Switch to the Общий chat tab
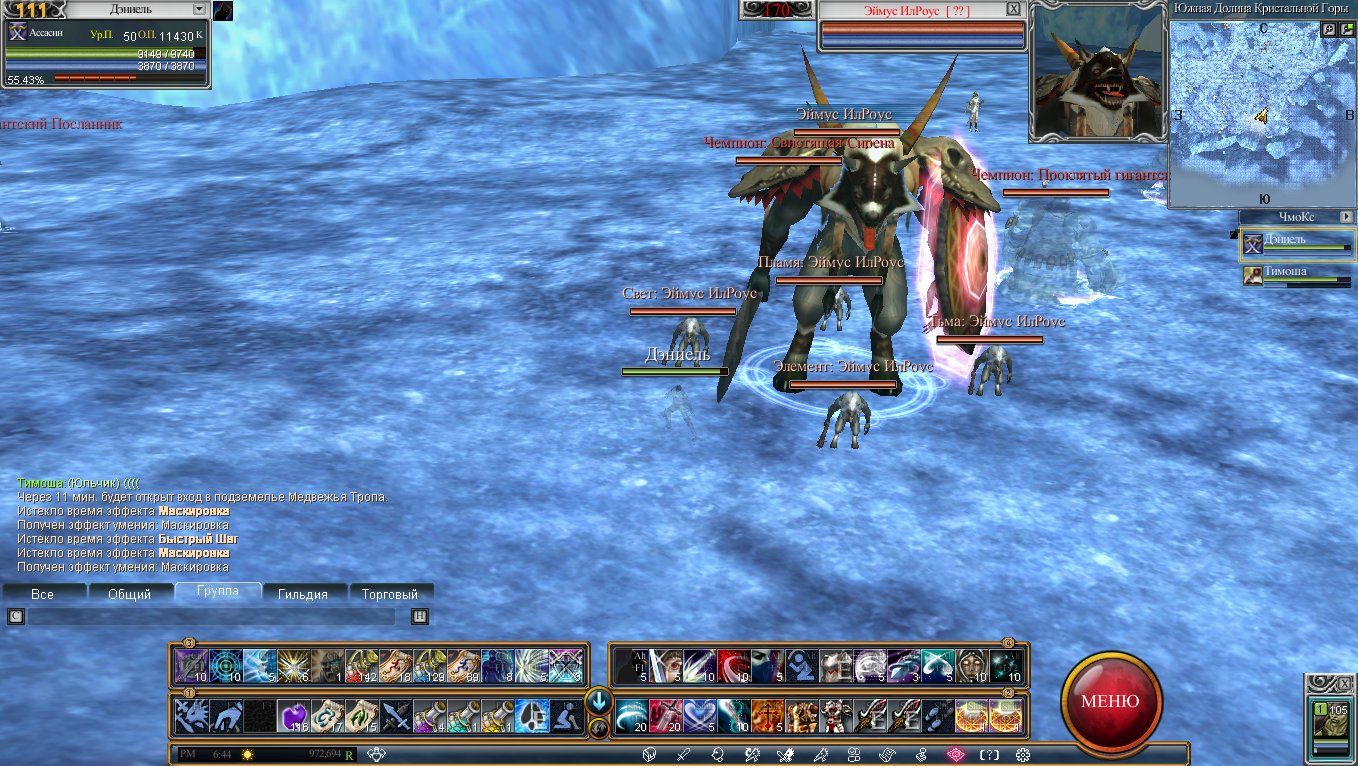The image size is (1358, 766). coord(130,594)
